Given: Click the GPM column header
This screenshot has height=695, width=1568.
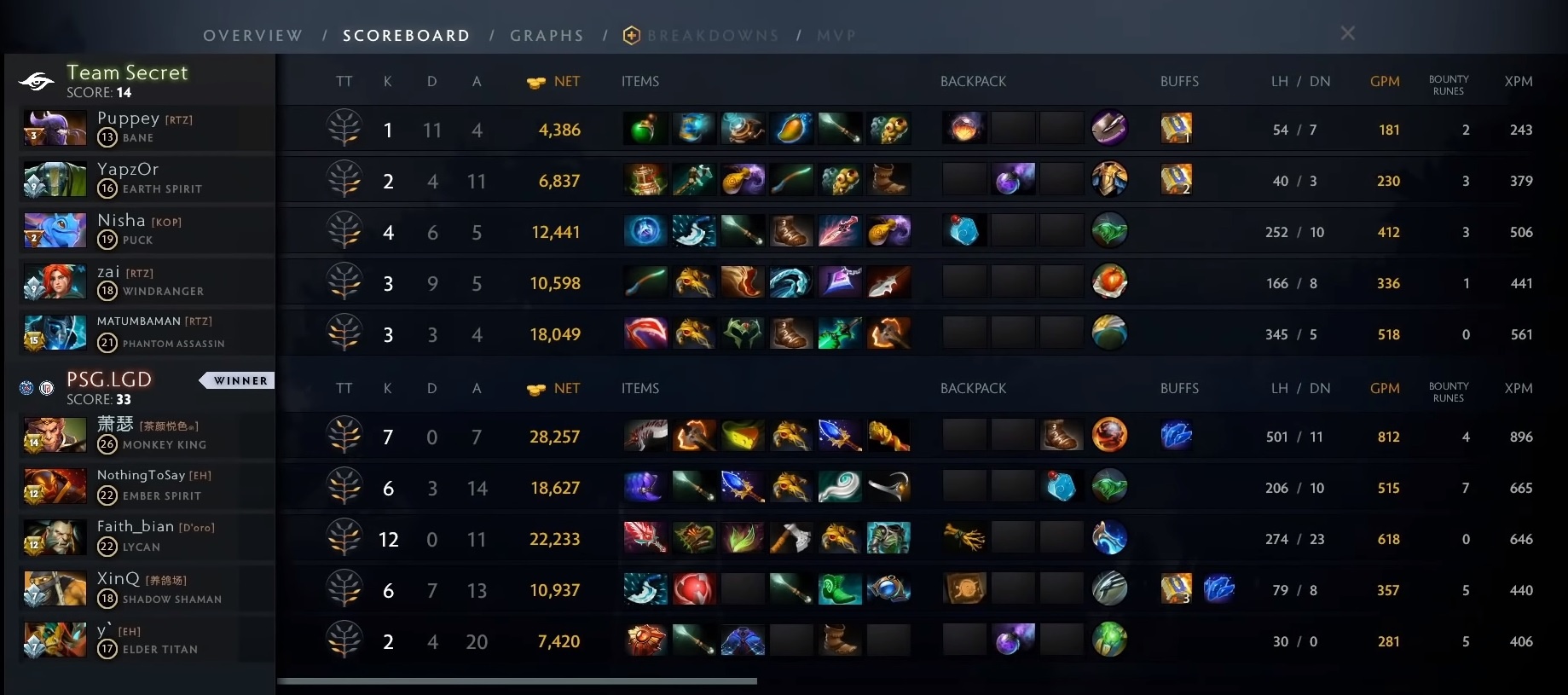Looking at the screenshot, I should click(1384, 81).
